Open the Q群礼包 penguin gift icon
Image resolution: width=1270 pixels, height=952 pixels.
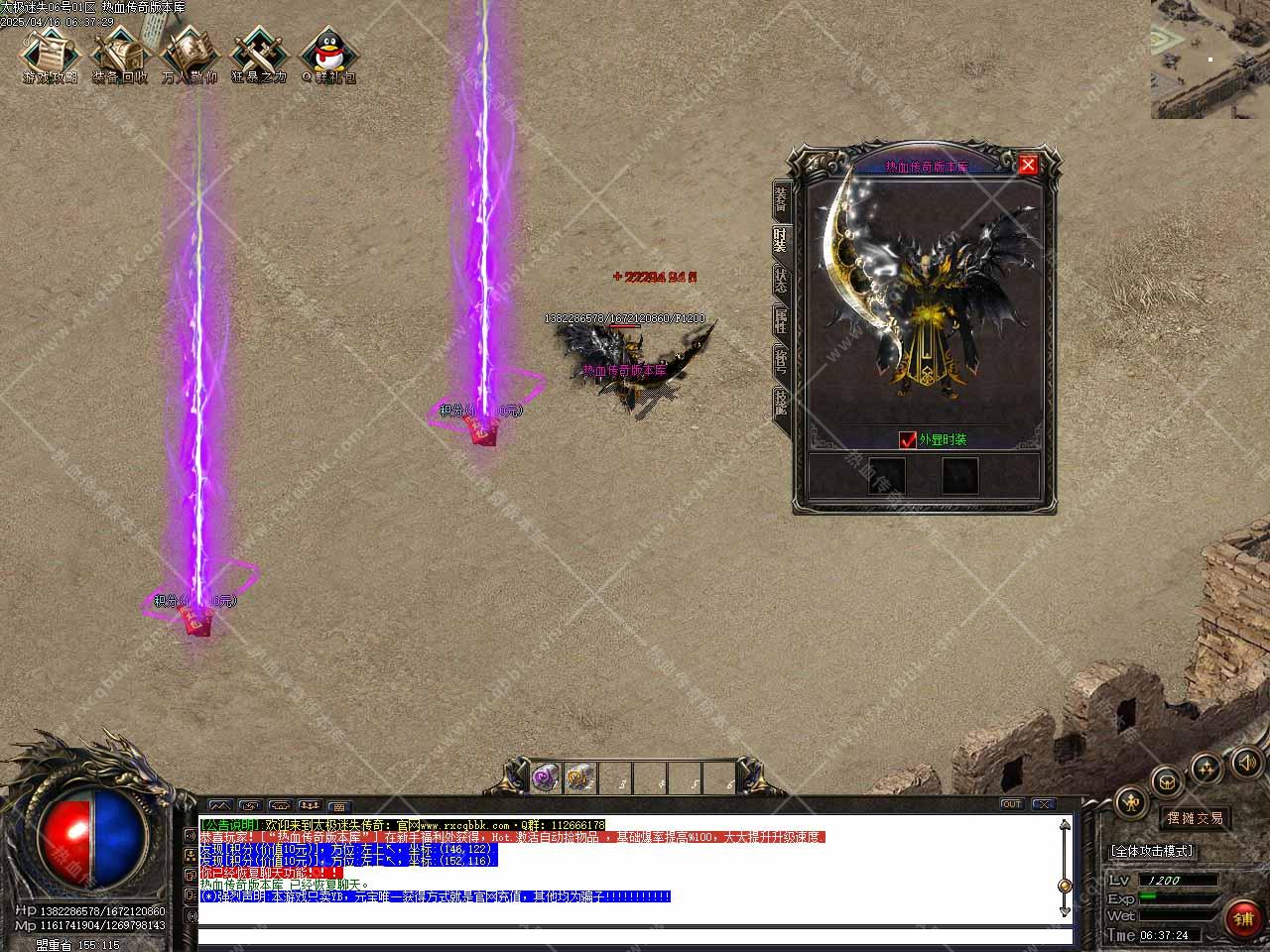328,55
